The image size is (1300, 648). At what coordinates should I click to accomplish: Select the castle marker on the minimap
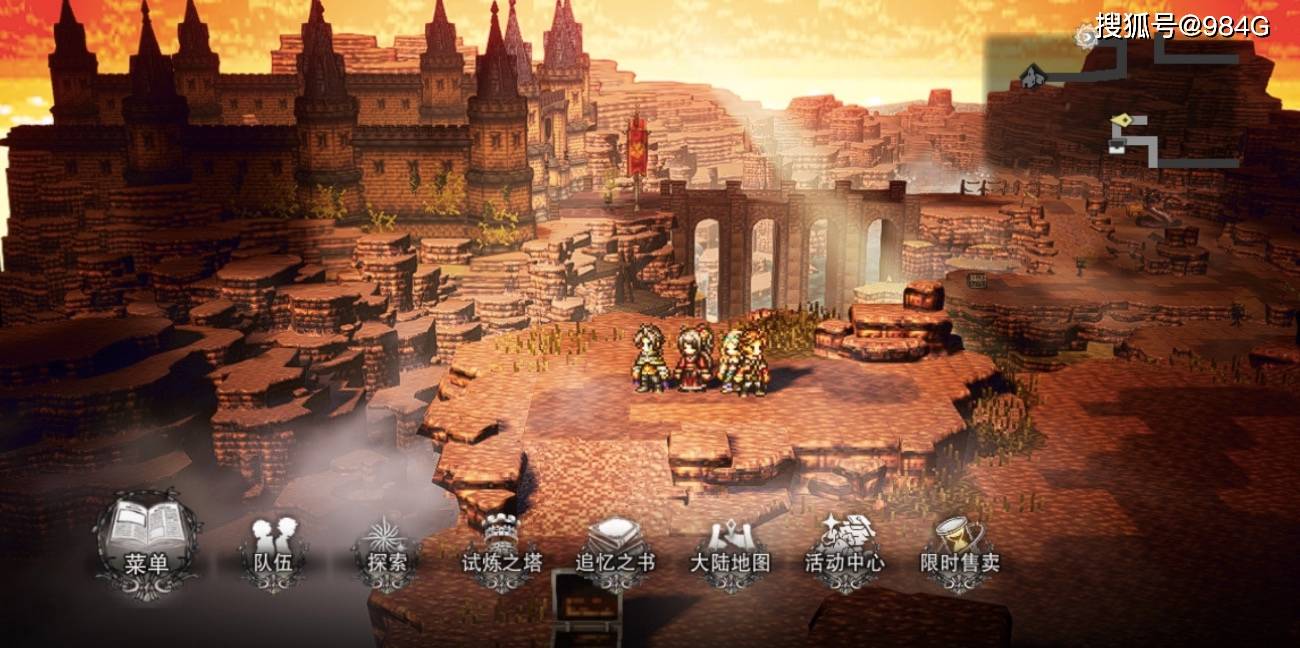1032,76
